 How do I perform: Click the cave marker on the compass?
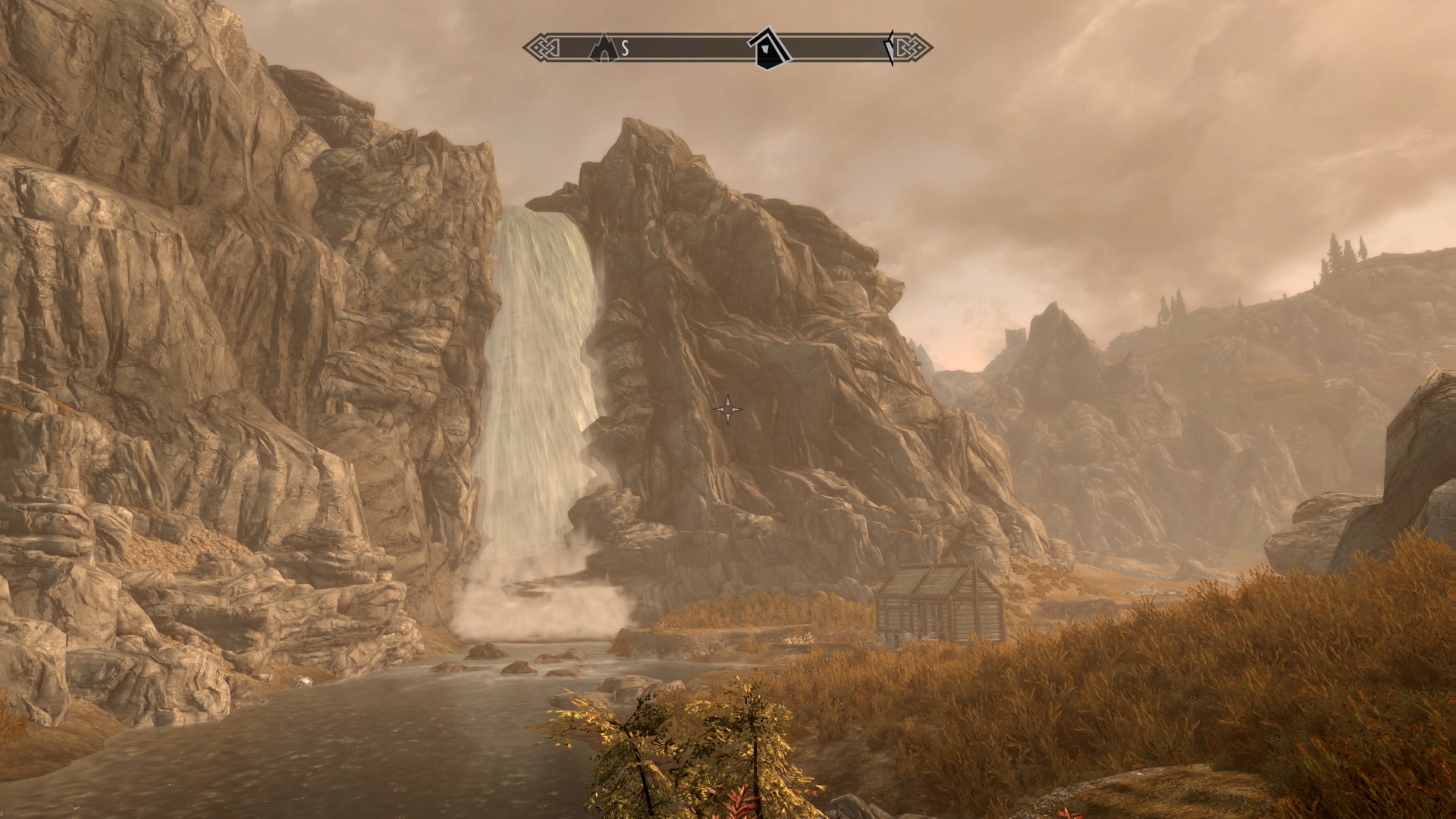pos(603,47)
